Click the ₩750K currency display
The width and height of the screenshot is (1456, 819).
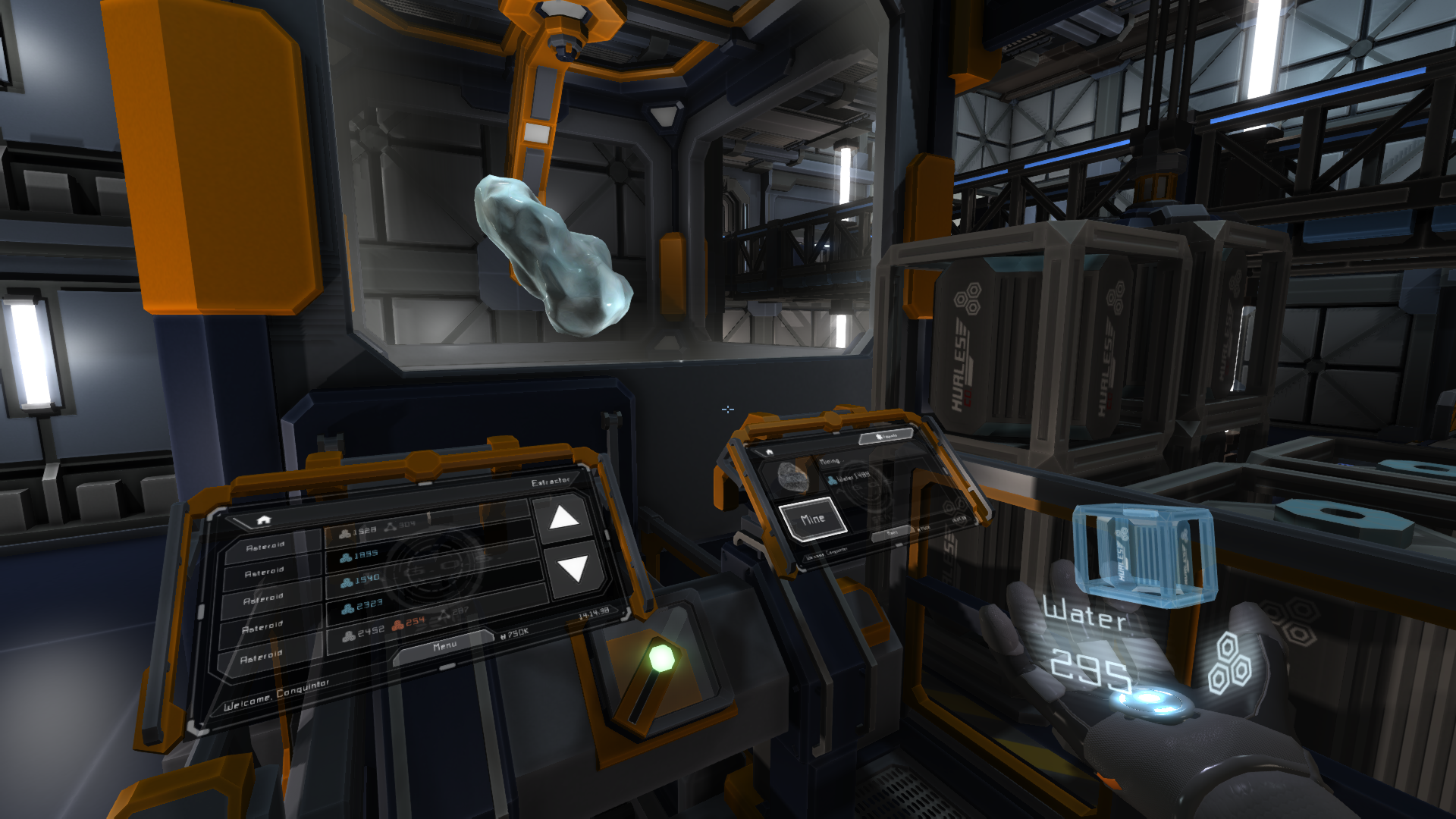[516, 635]
